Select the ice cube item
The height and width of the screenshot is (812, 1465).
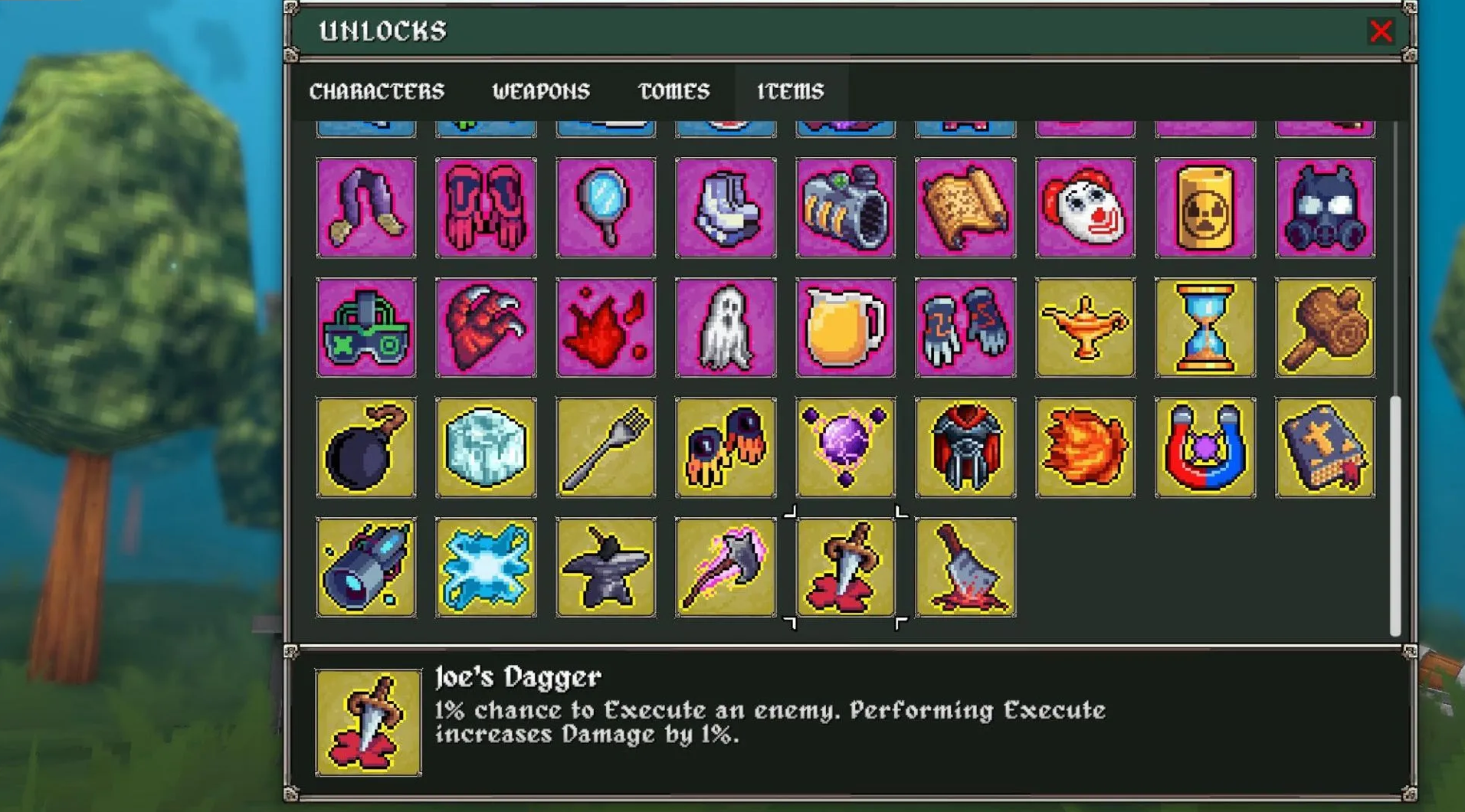point(486,447)
